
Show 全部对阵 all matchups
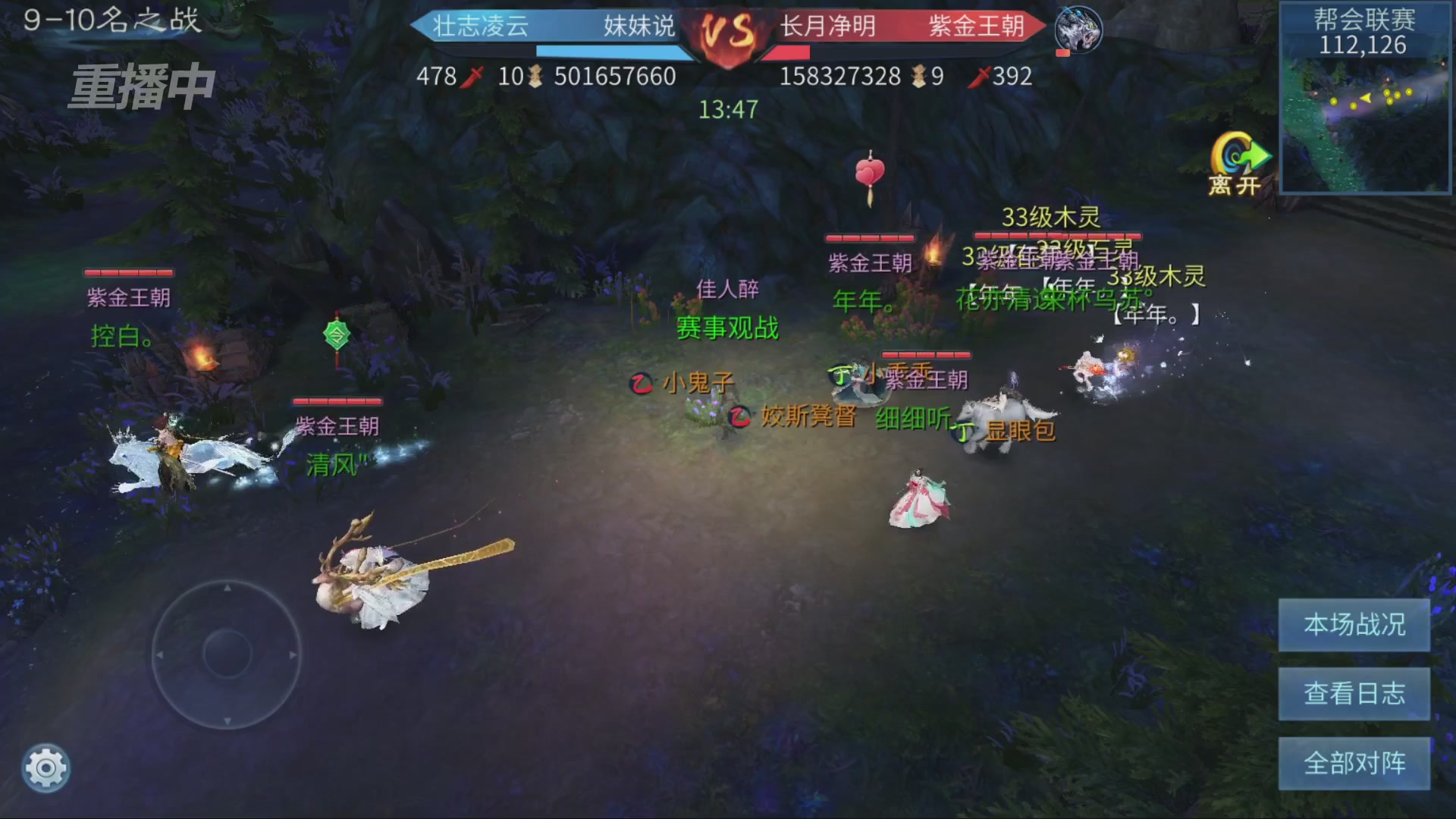pyautogui.click(x=1354, y=763)
